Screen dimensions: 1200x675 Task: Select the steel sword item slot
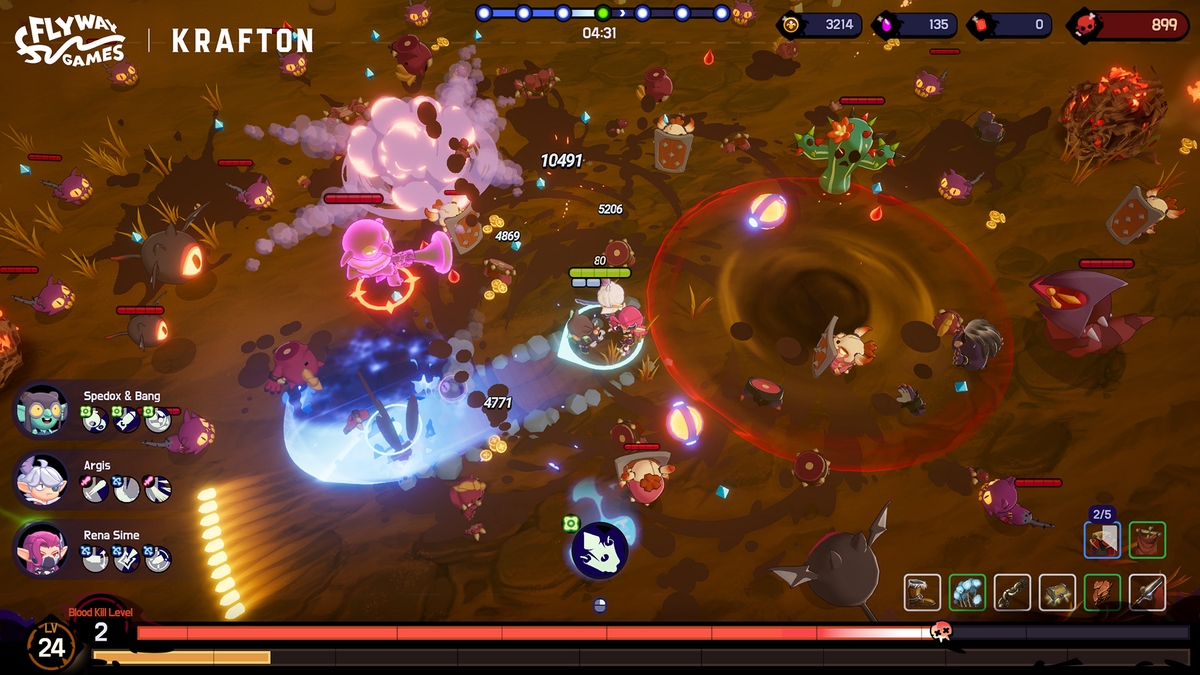tap(1147, 592)
